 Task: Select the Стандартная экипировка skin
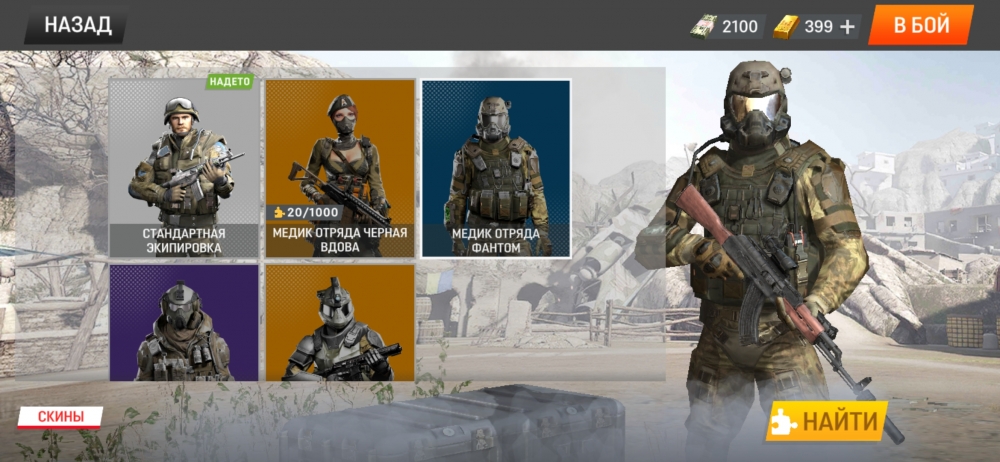click(182, 168)
